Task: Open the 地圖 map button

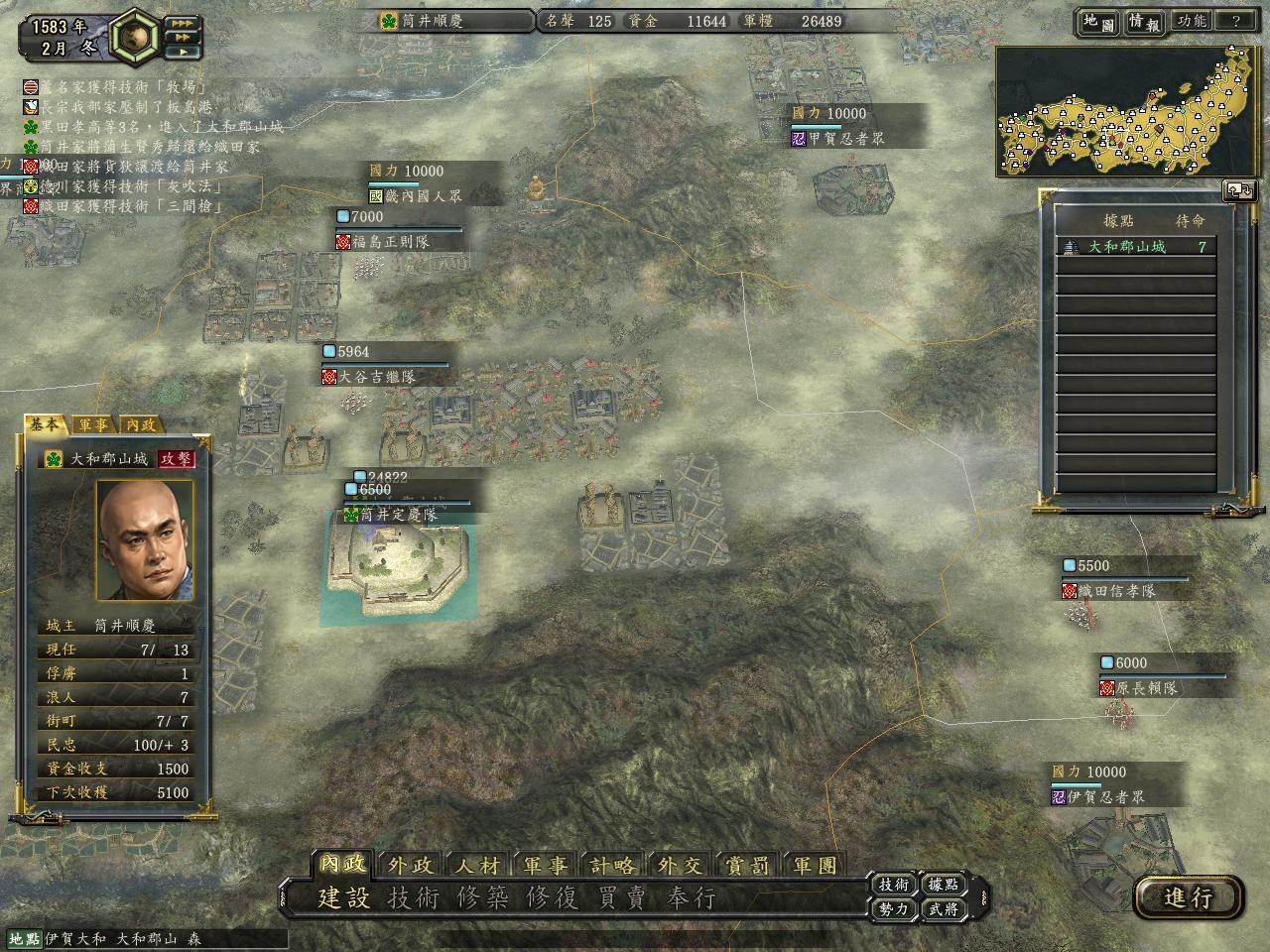Action: pos(1098,21)
